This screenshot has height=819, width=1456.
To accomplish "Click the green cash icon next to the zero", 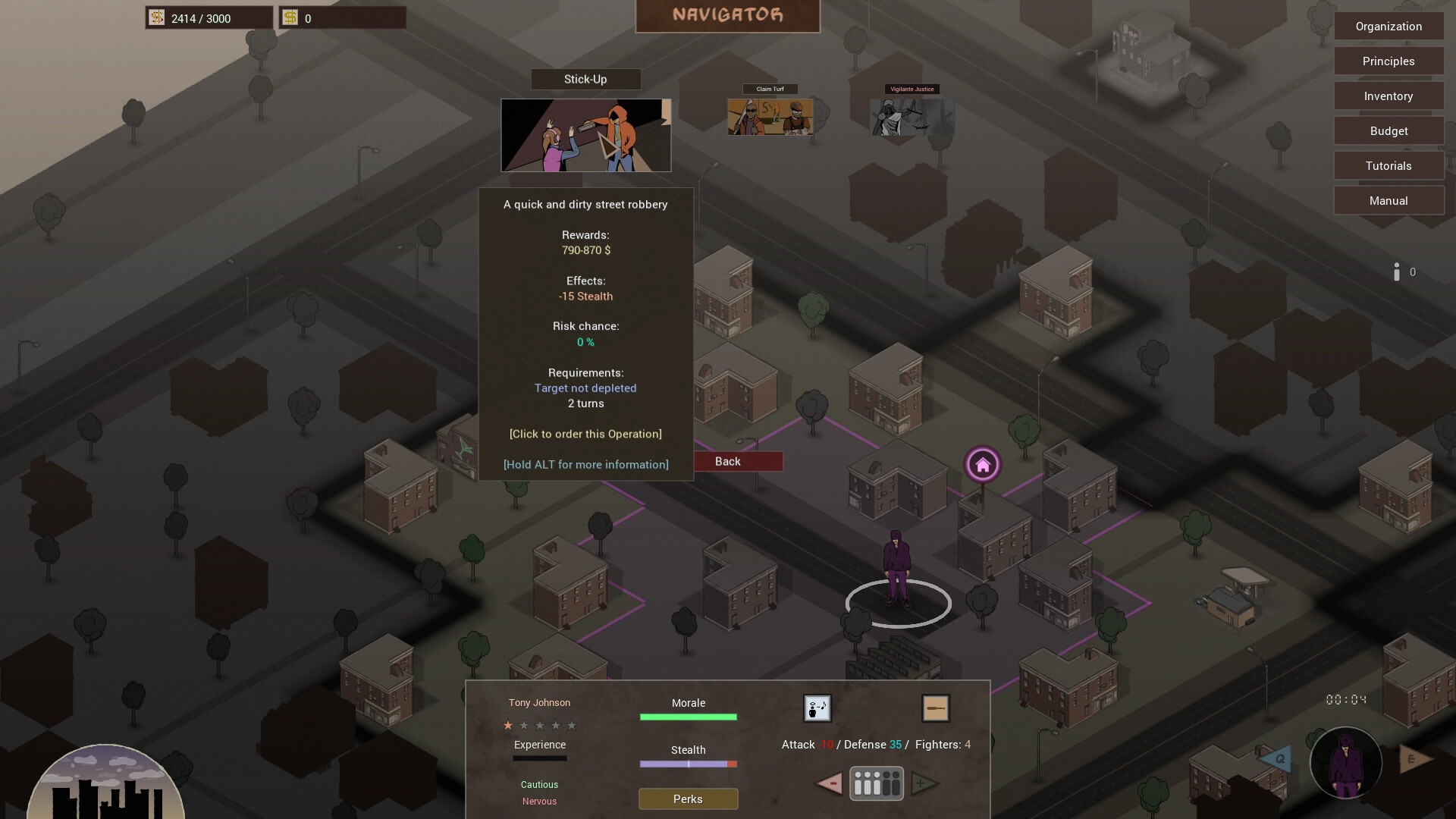I will [290, 17].
